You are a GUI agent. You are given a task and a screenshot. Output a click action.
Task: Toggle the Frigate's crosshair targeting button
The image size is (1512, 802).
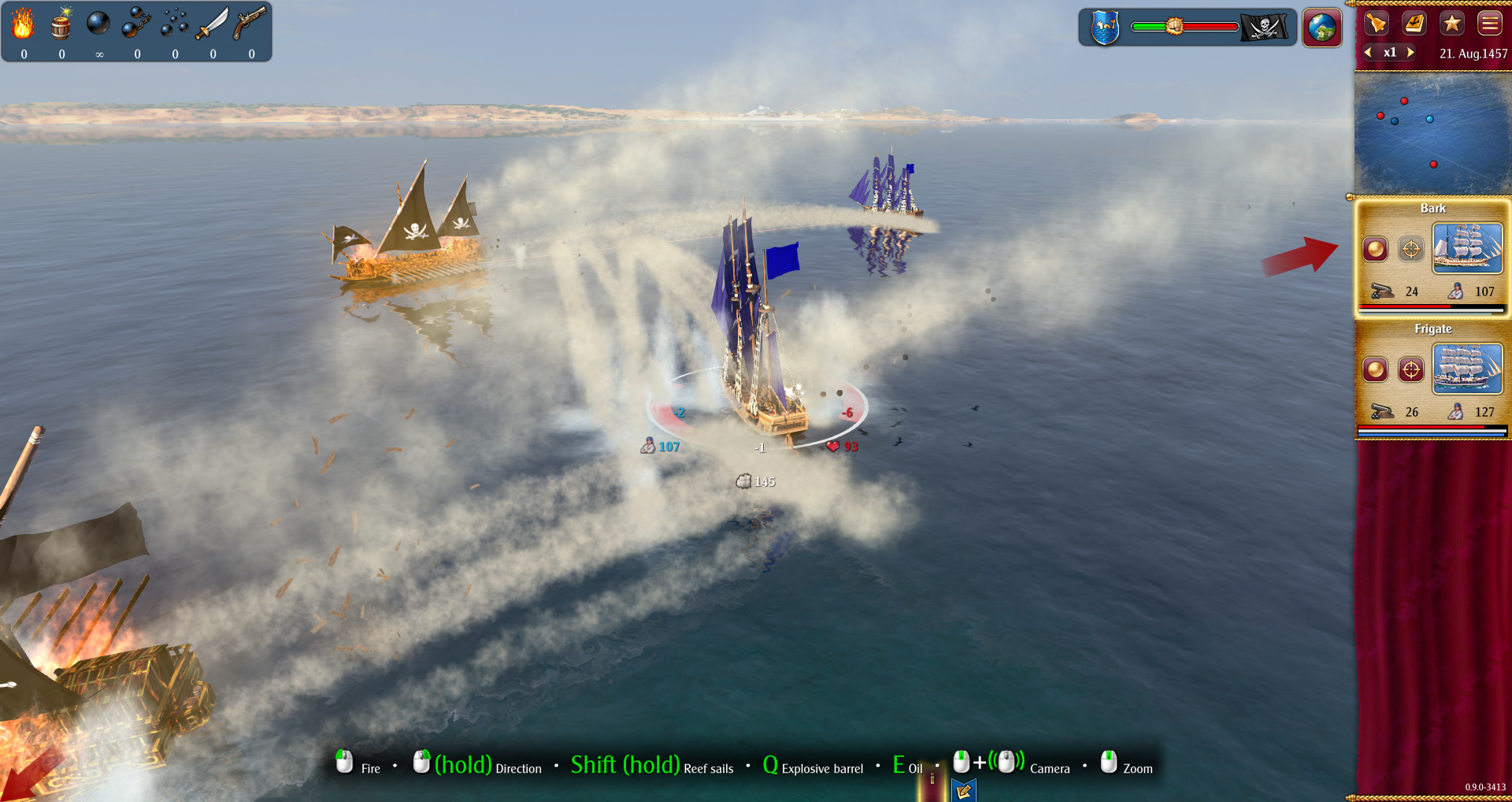tap(1411, 369)
